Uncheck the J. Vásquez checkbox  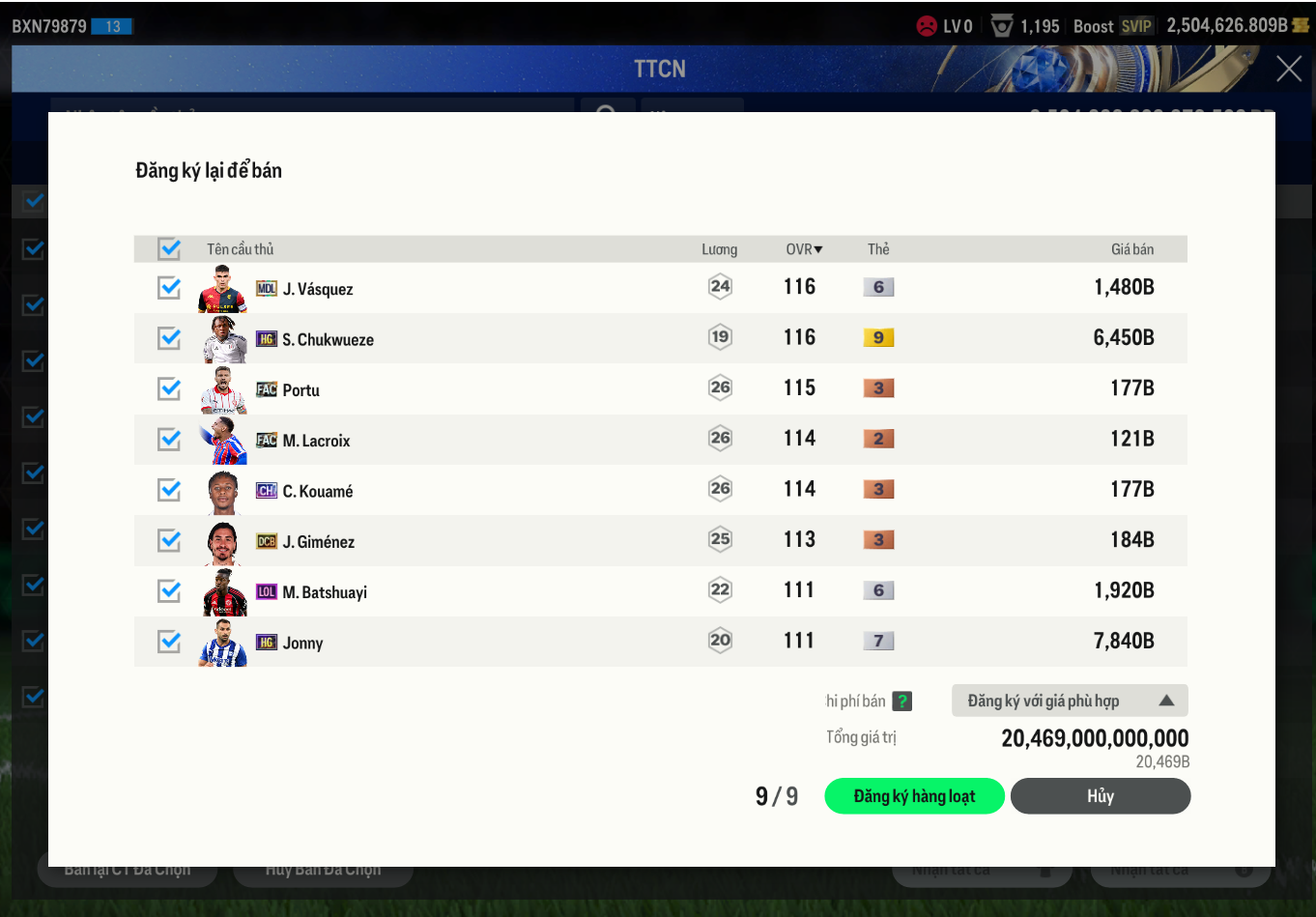pos(169,288)
